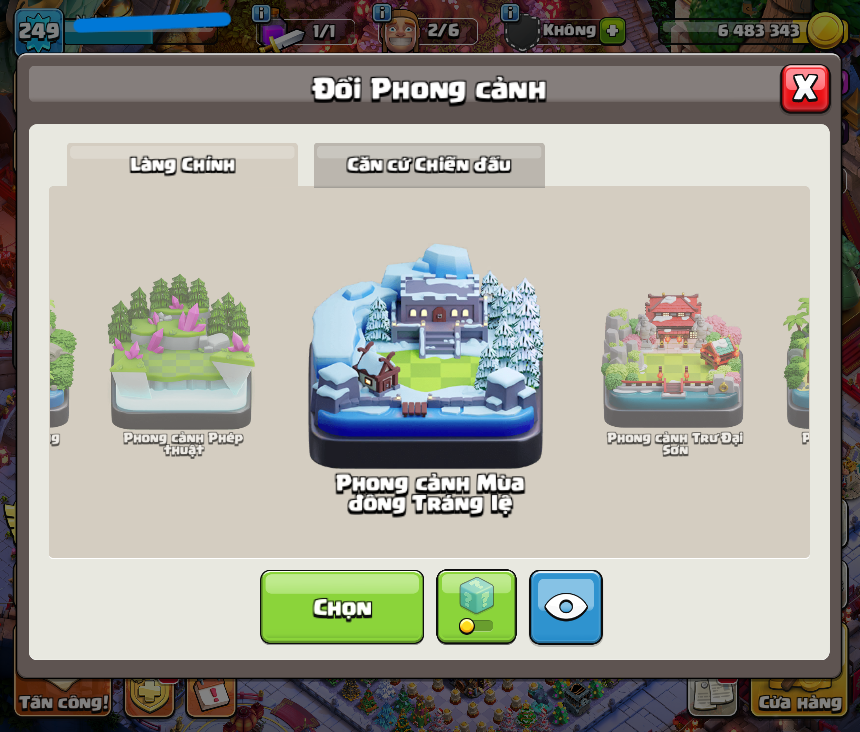Confirm with the green Chọn button
860x732 pixels.
[x=342, y=607]
